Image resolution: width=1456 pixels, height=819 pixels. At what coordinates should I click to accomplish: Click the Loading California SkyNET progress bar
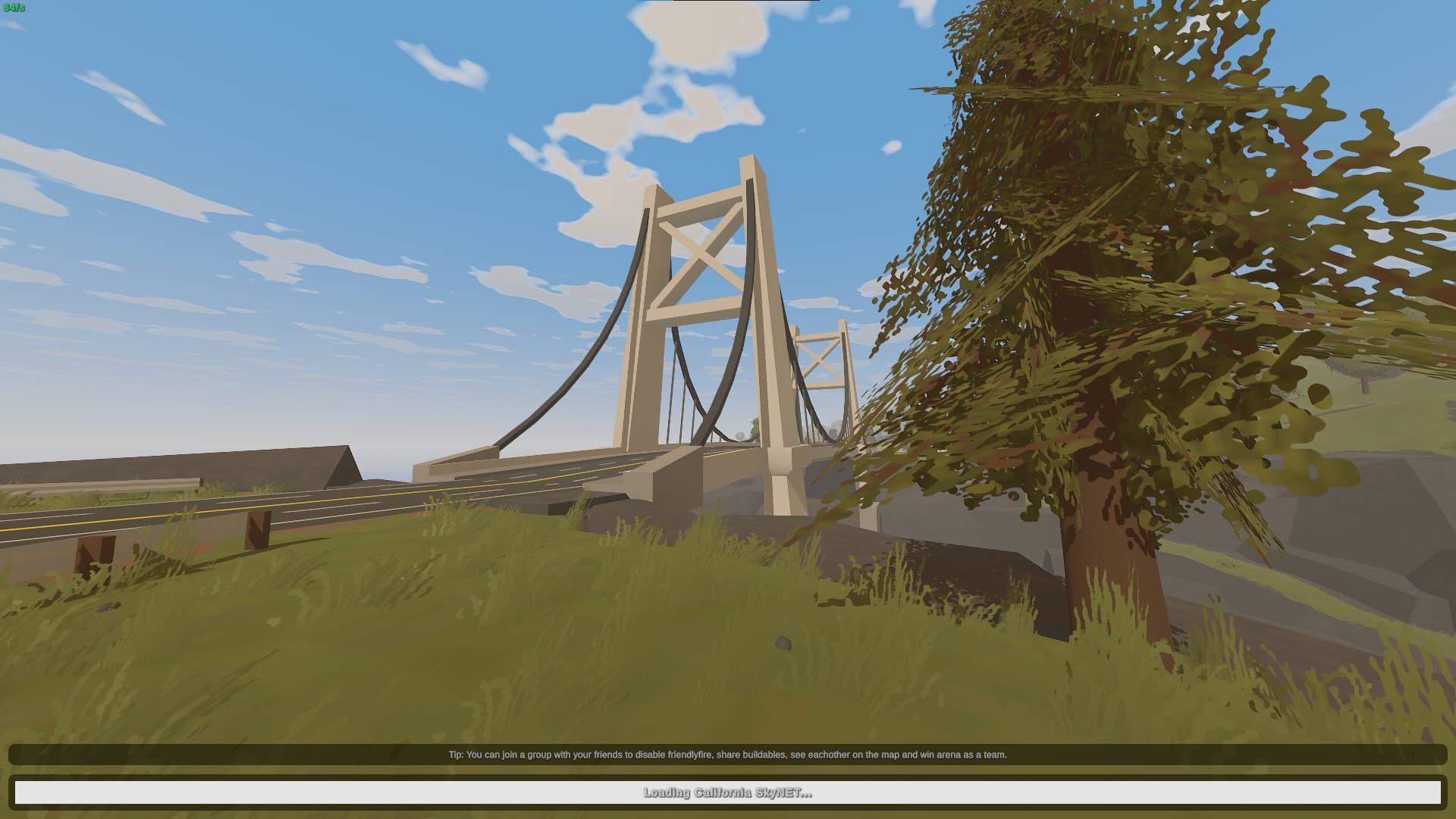728,793
